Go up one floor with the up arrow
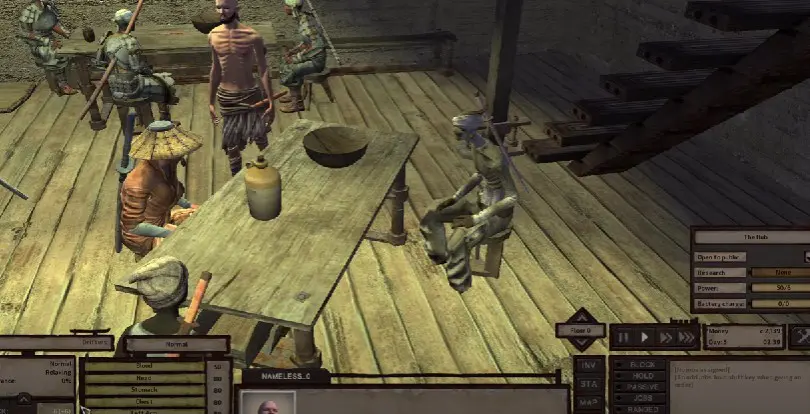 pyautogui.click(x=581, y=316)
